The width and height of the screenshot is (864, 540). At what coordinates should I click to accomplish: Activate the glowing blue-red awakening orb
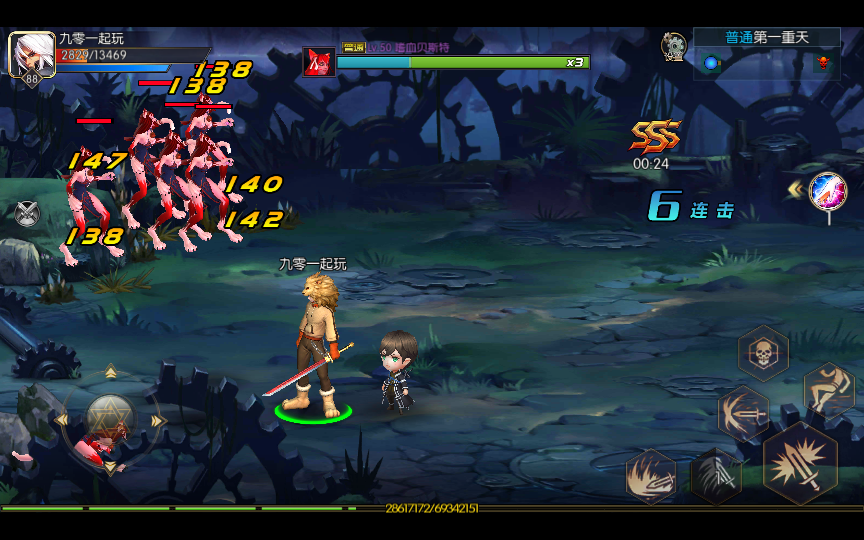(827, 190)
